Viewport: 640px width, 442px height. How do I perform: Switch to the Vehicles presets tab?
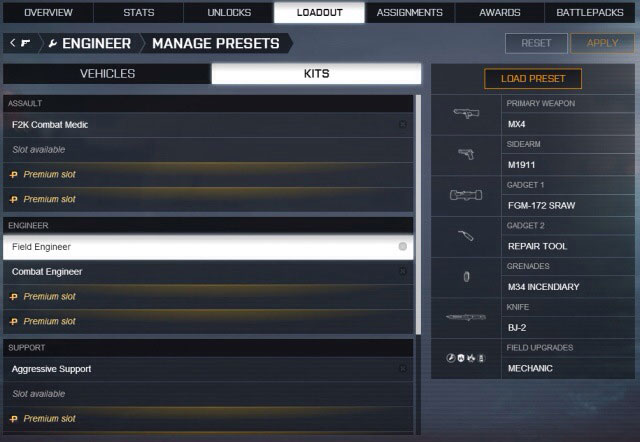click(107, 74)
